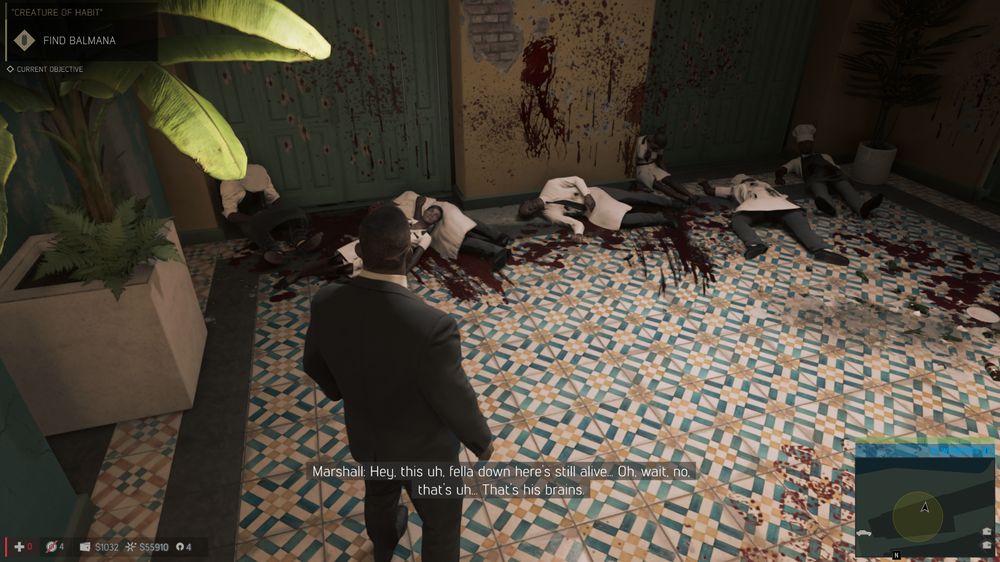The width and height of the screenshot is (1000, 562).
Task: Click the adrenaline shot icon
Action: [50, 547]
